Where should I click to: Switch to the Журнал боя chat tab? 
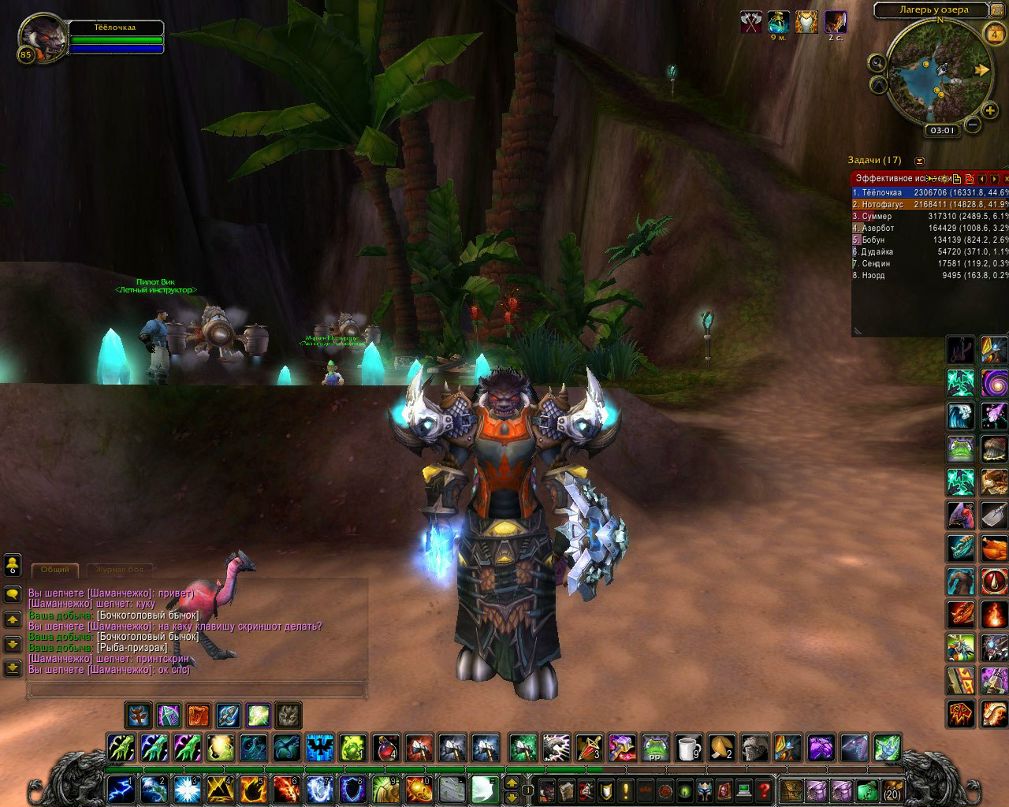tap(121, 569)
